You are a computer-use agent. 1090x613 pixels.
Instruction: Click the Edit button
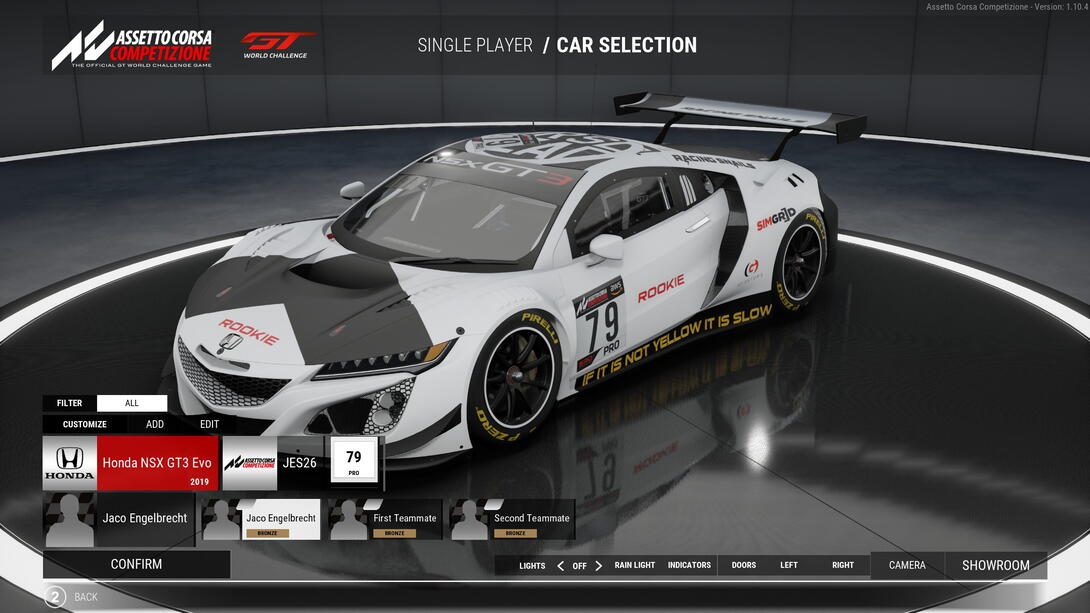[x=209, y=424]
